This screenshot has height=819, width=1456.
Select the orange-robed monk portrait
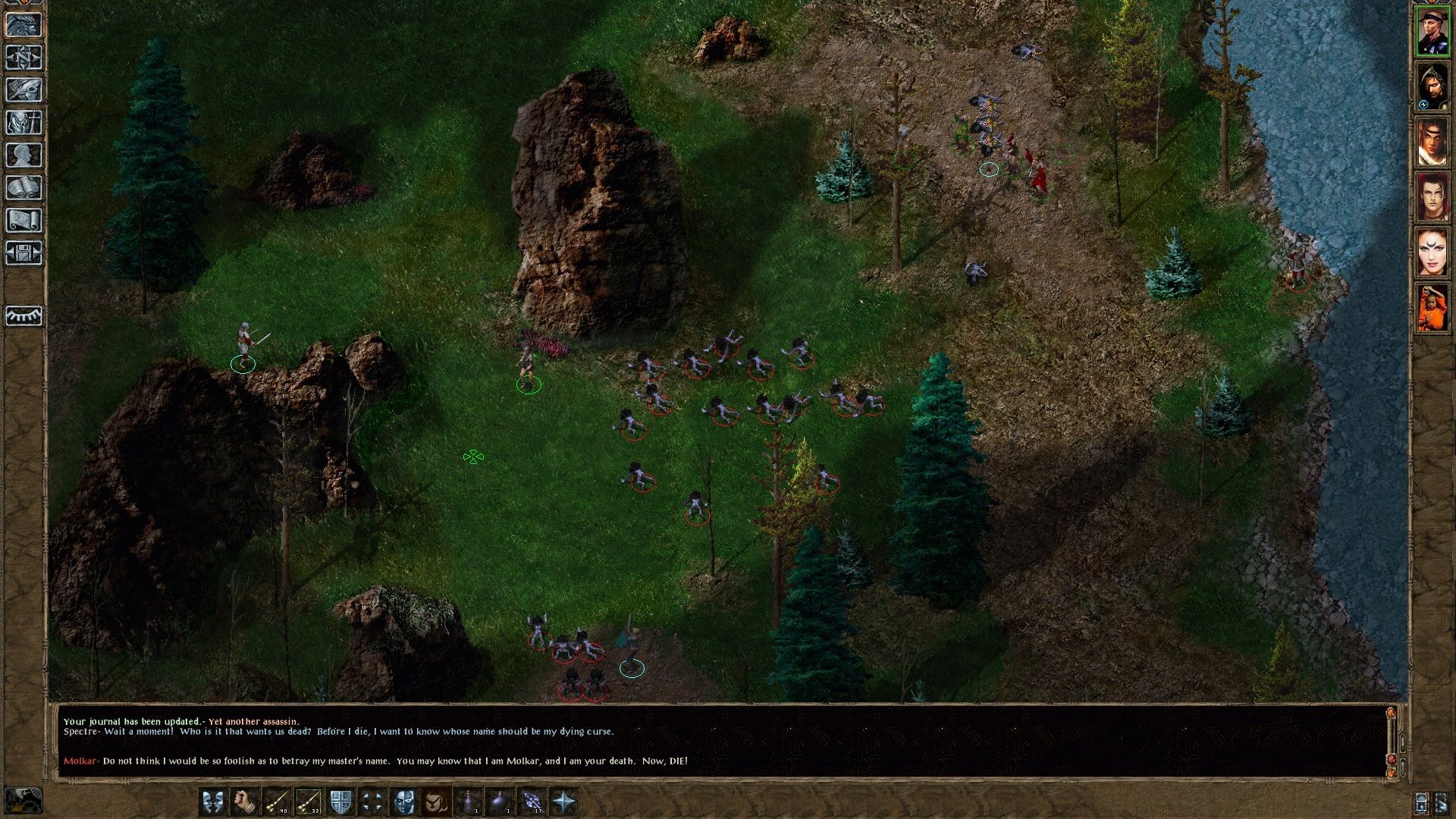click(1432, 308)
